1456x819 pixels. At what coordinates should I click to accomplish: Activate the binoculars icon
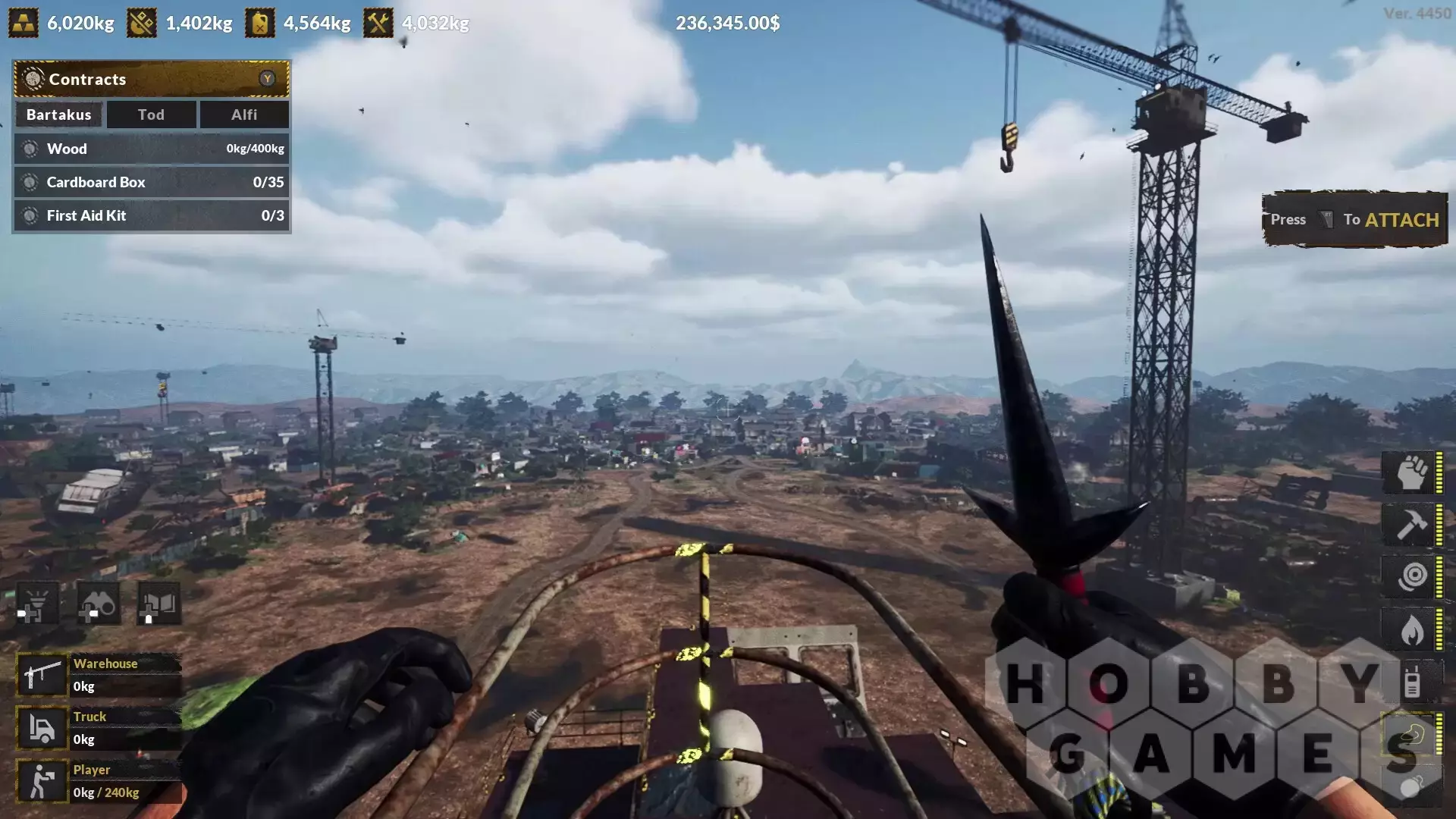(99, 604)
